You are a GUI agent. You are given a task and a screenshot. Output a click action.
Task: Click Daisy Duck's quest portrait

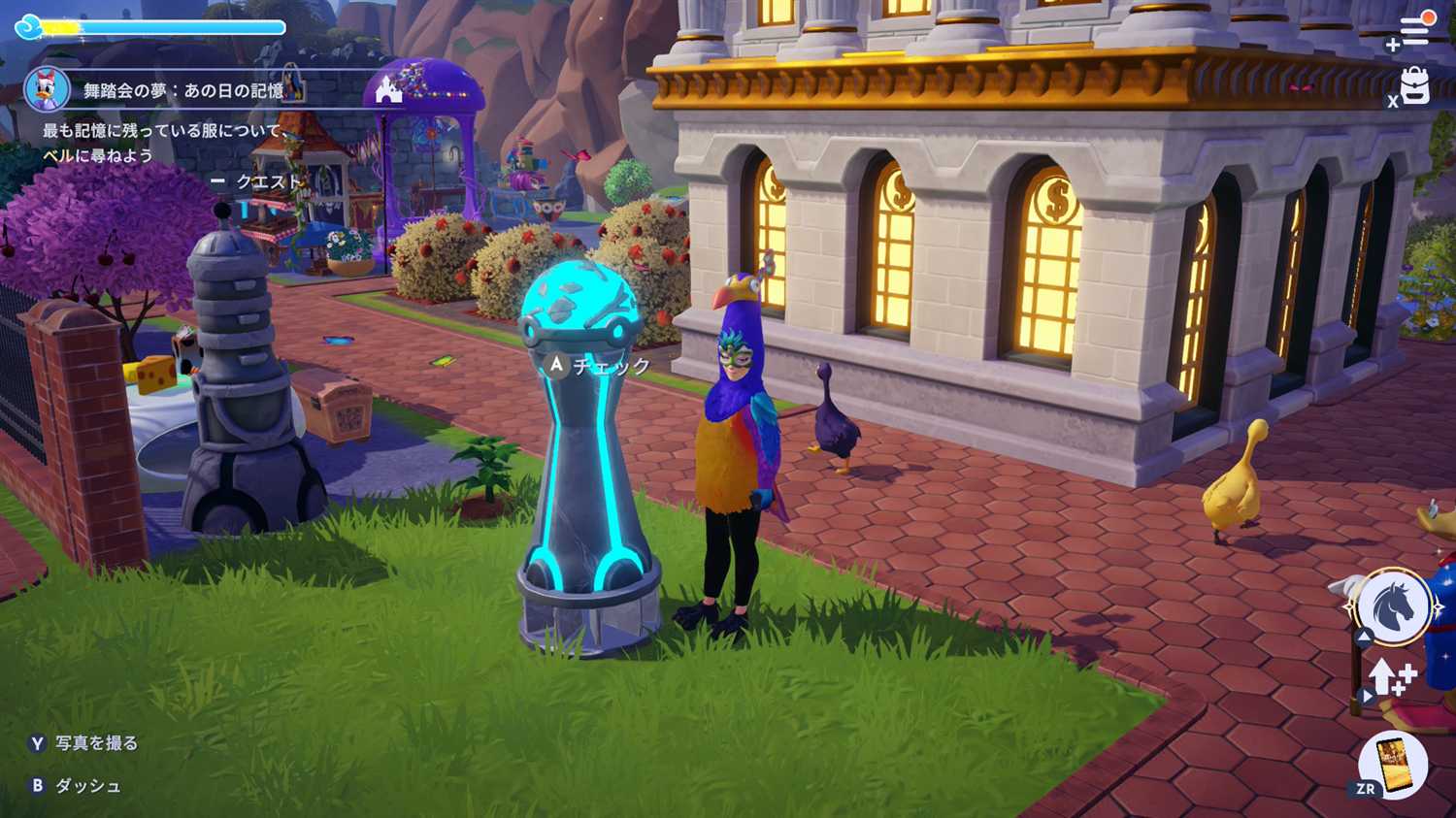pos(47,90)
